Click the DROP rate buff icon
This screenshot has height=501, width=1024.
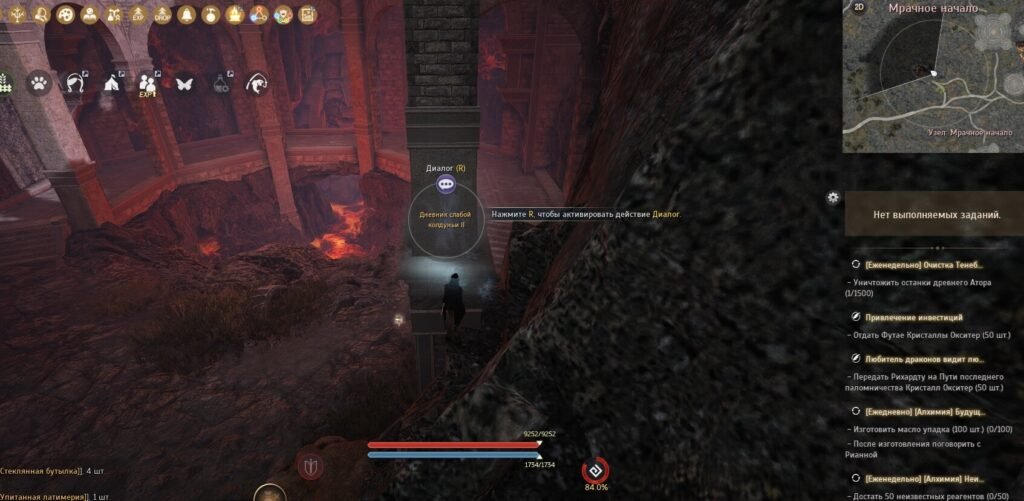pos(162,15)
